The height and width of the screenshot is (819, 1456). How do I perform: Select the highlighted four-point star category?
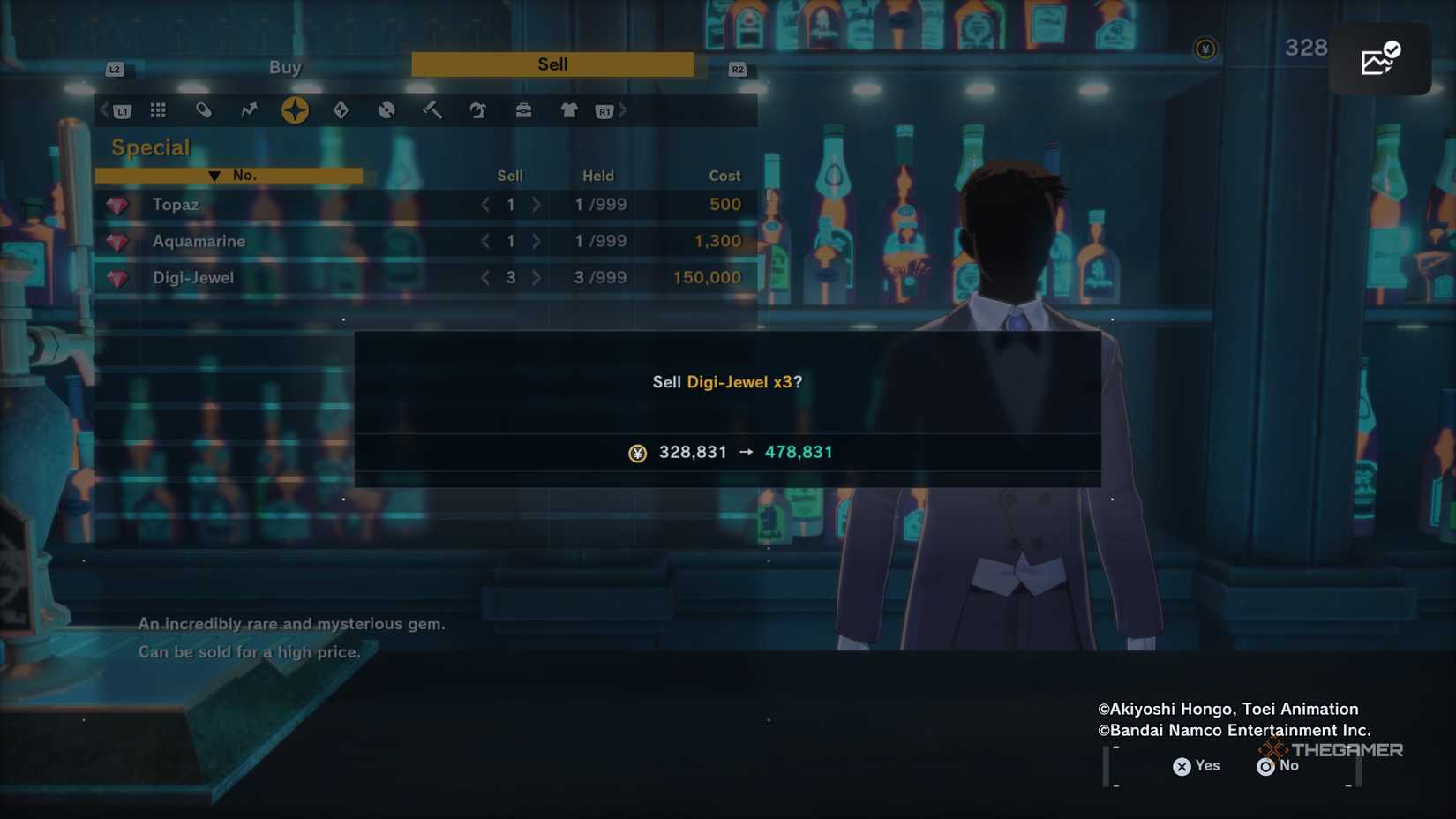pos(295,110)
